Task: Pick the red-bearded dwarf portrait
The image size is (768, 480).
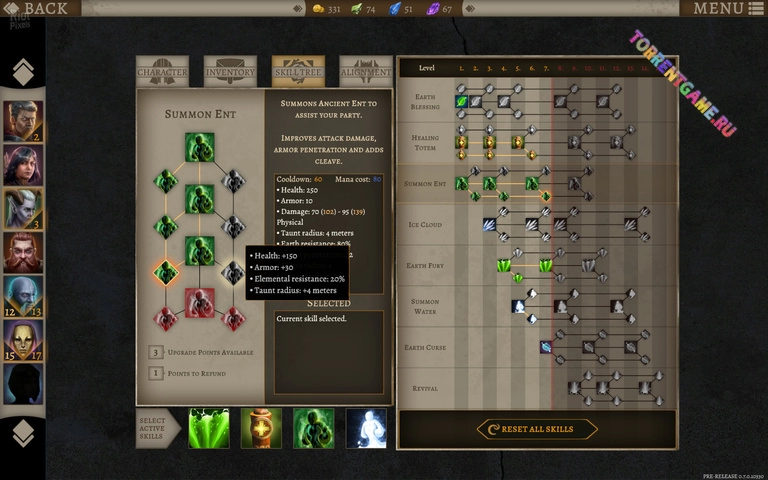Action: (23, 253)
